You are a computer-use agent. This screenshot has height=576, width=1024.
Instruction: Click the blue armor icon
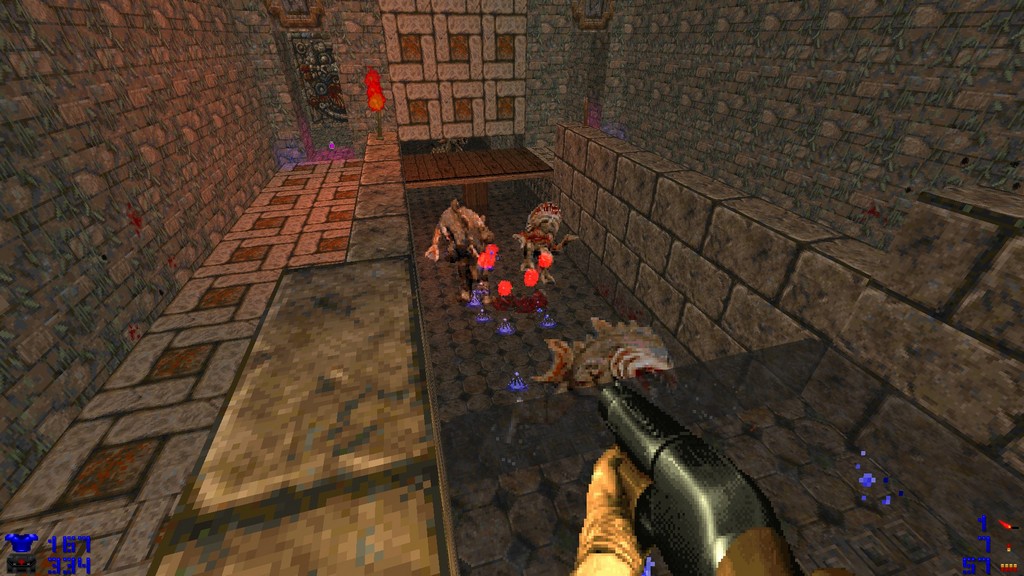pyautogui.click(x=20, y=544)
